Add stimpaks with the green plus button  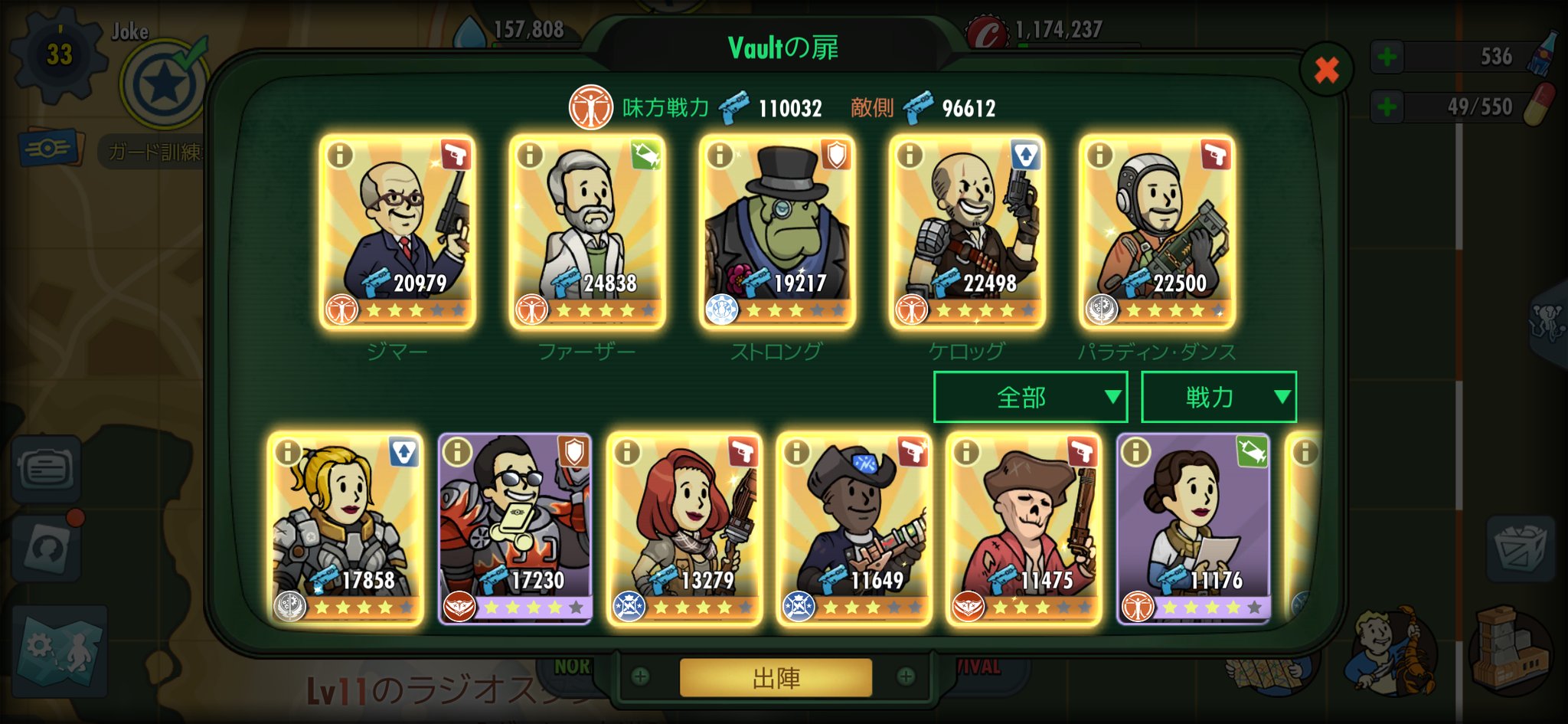[1387, 106]
